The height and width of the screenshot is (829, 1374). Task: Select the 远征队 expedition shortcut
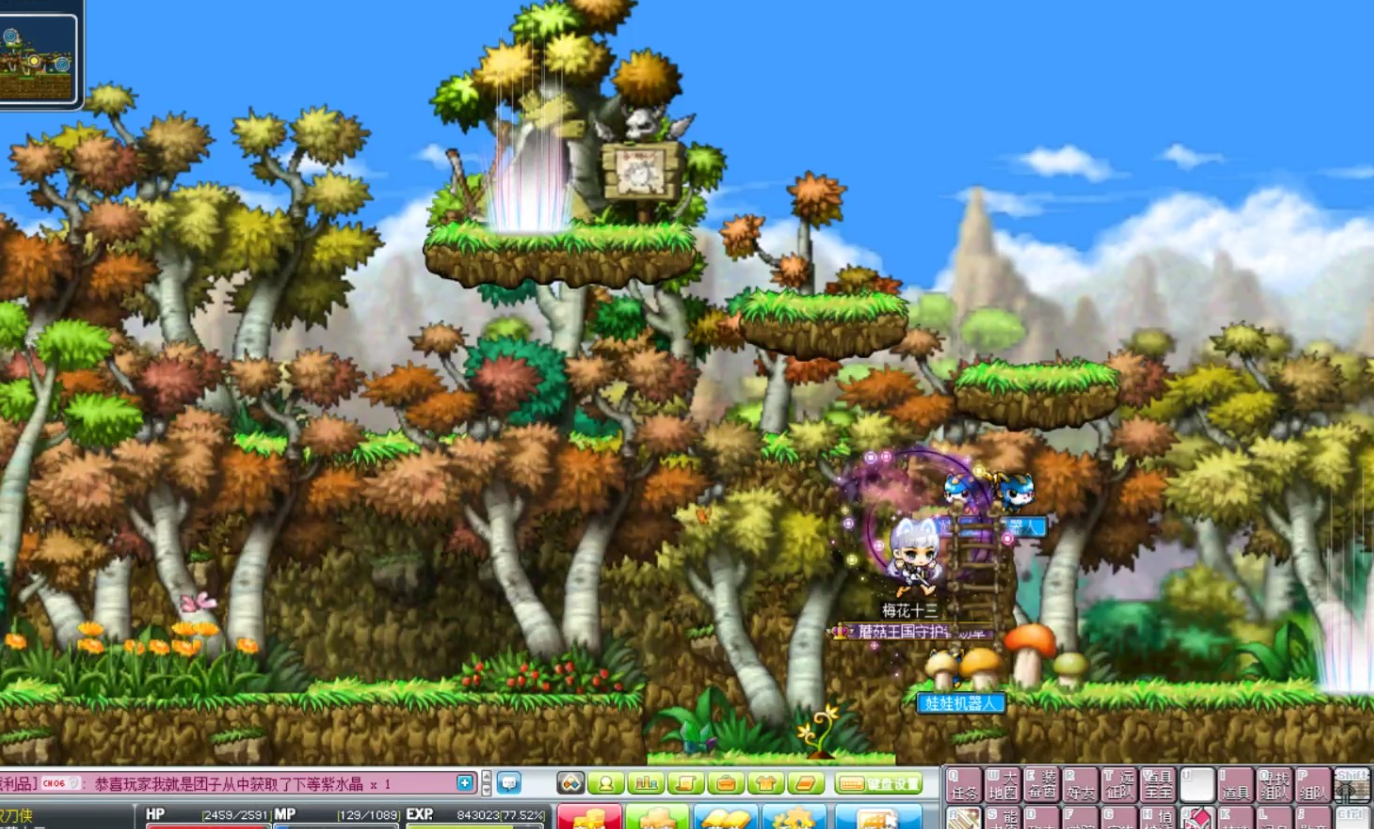click(x=1119, y=785)
